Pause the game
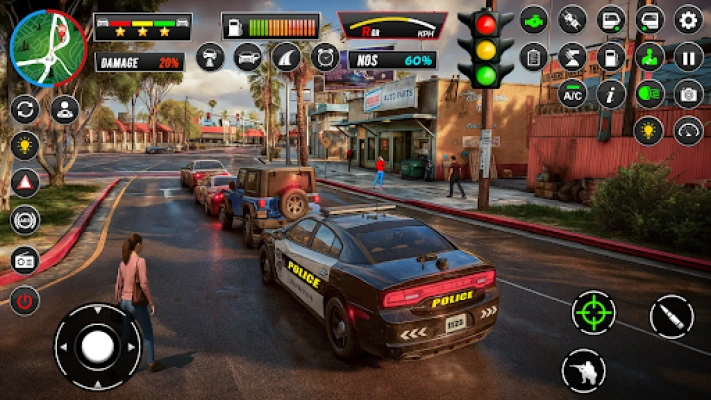The height and width of the screenshot is (400, 711). (688, 56)
